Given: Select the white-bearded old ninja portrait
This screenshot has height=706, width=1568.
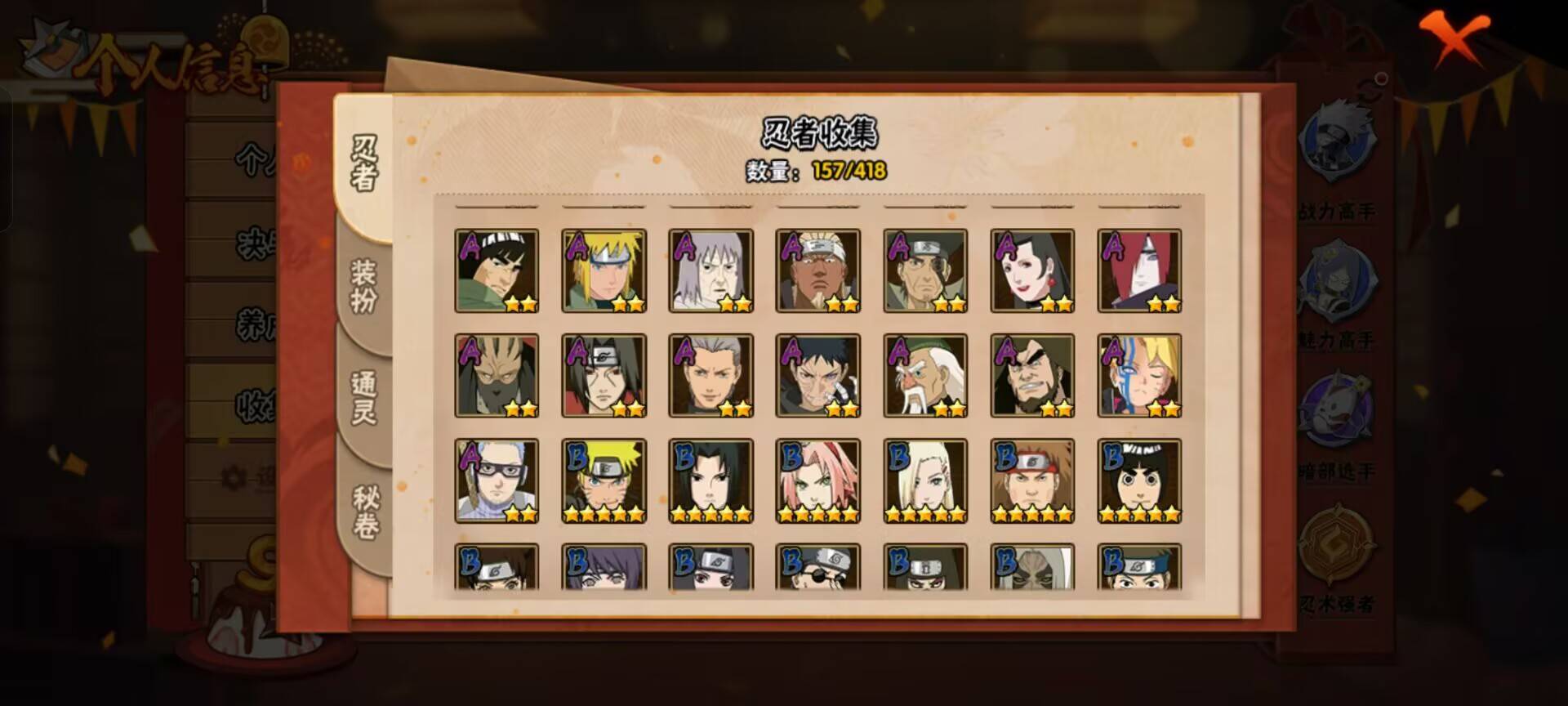Looking at the screenshot, I should coord(925,375).
